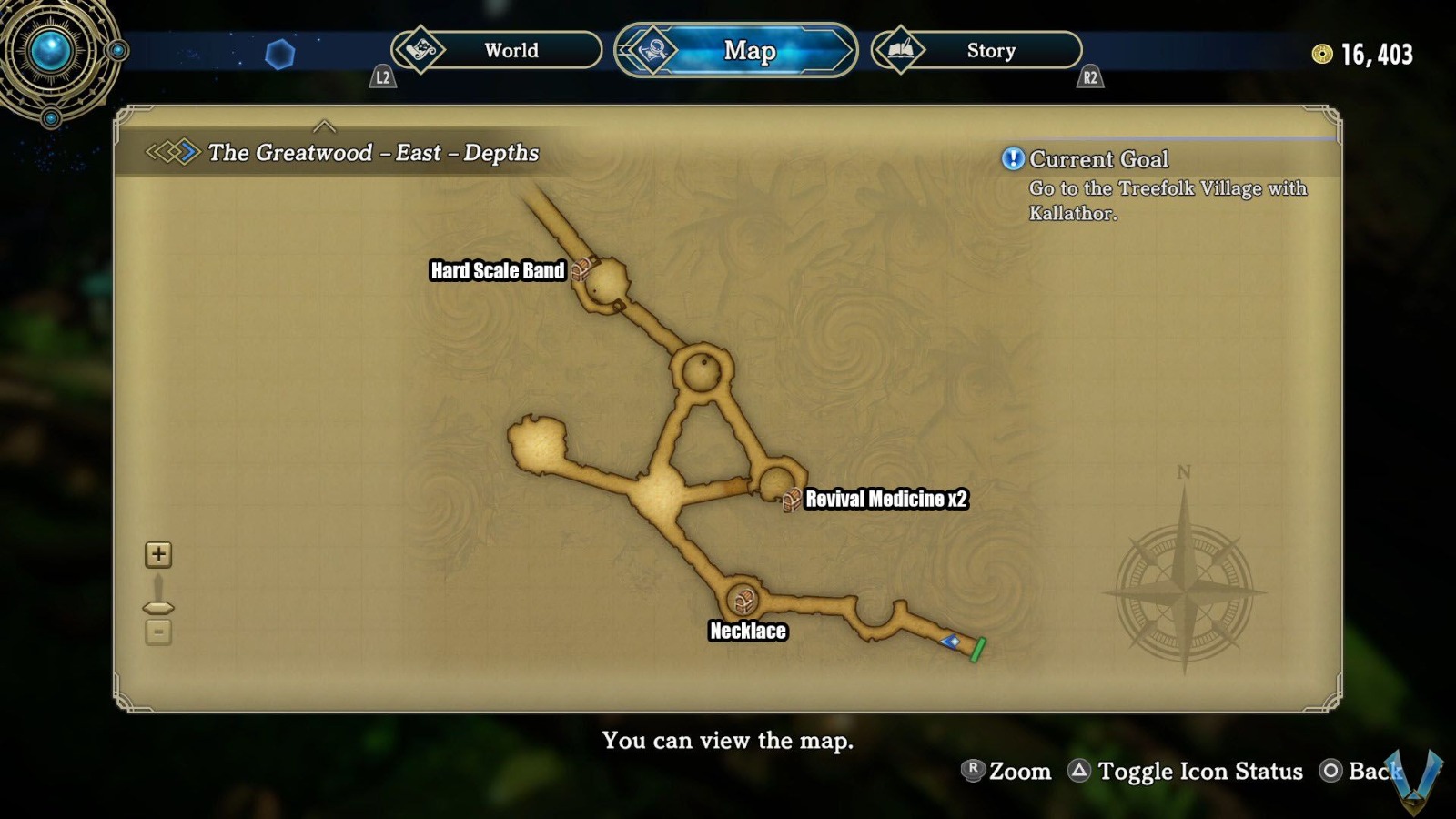Click the blue hexagon icon in the top bar
The width and height of the screenshot is (1456, 819).
[282, 53]
